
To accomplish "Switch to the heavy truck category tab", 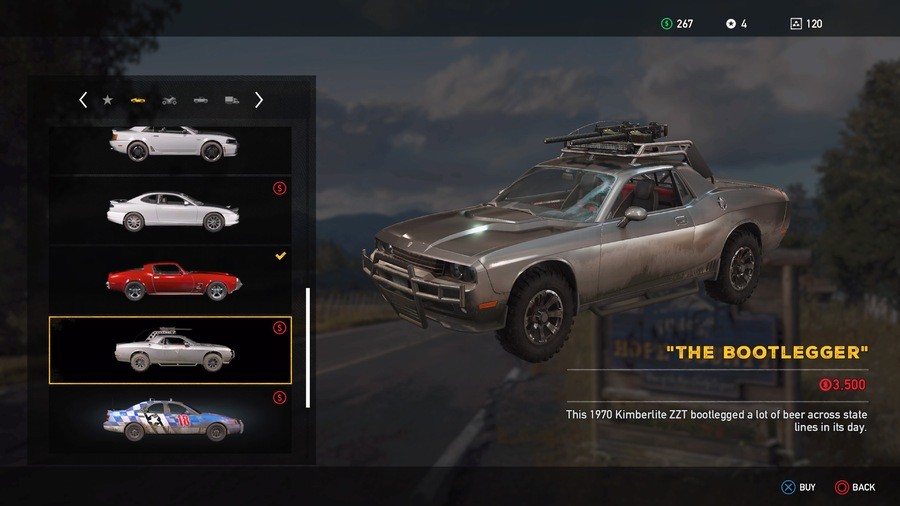I will (x=232, y=100).
